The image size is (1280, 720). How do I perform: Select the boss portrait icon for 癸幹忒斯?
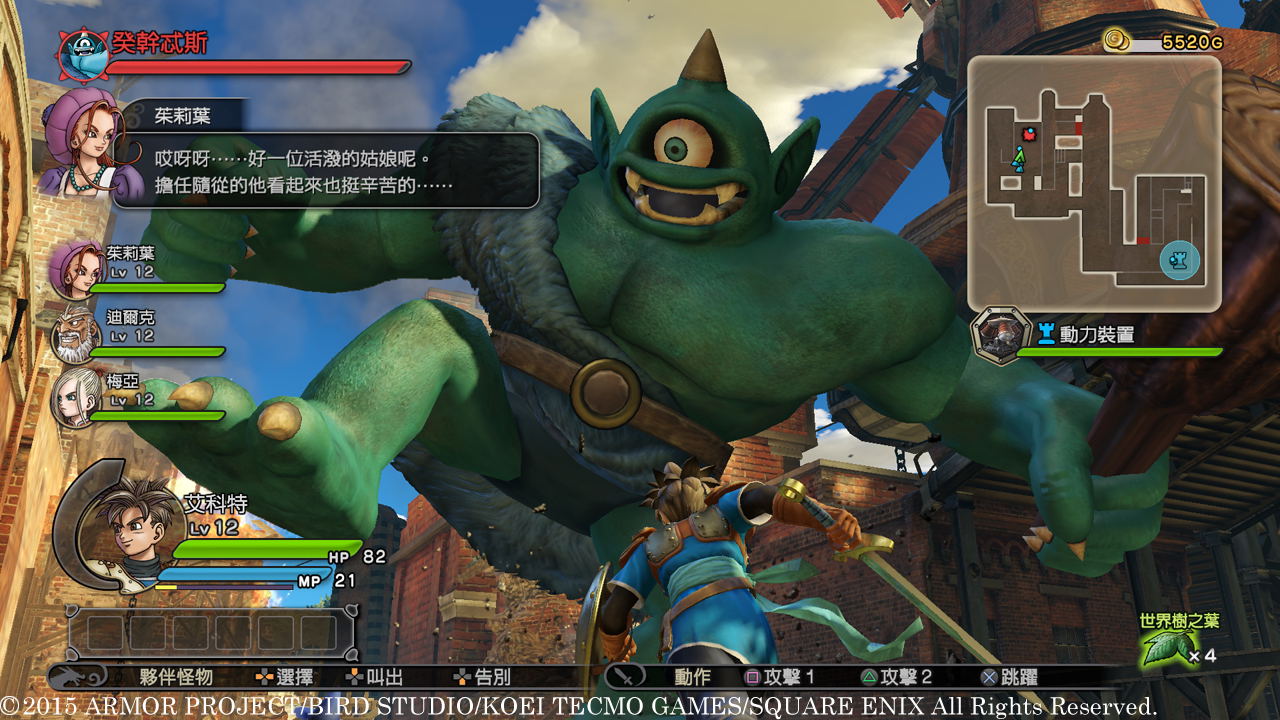[82, 54]
